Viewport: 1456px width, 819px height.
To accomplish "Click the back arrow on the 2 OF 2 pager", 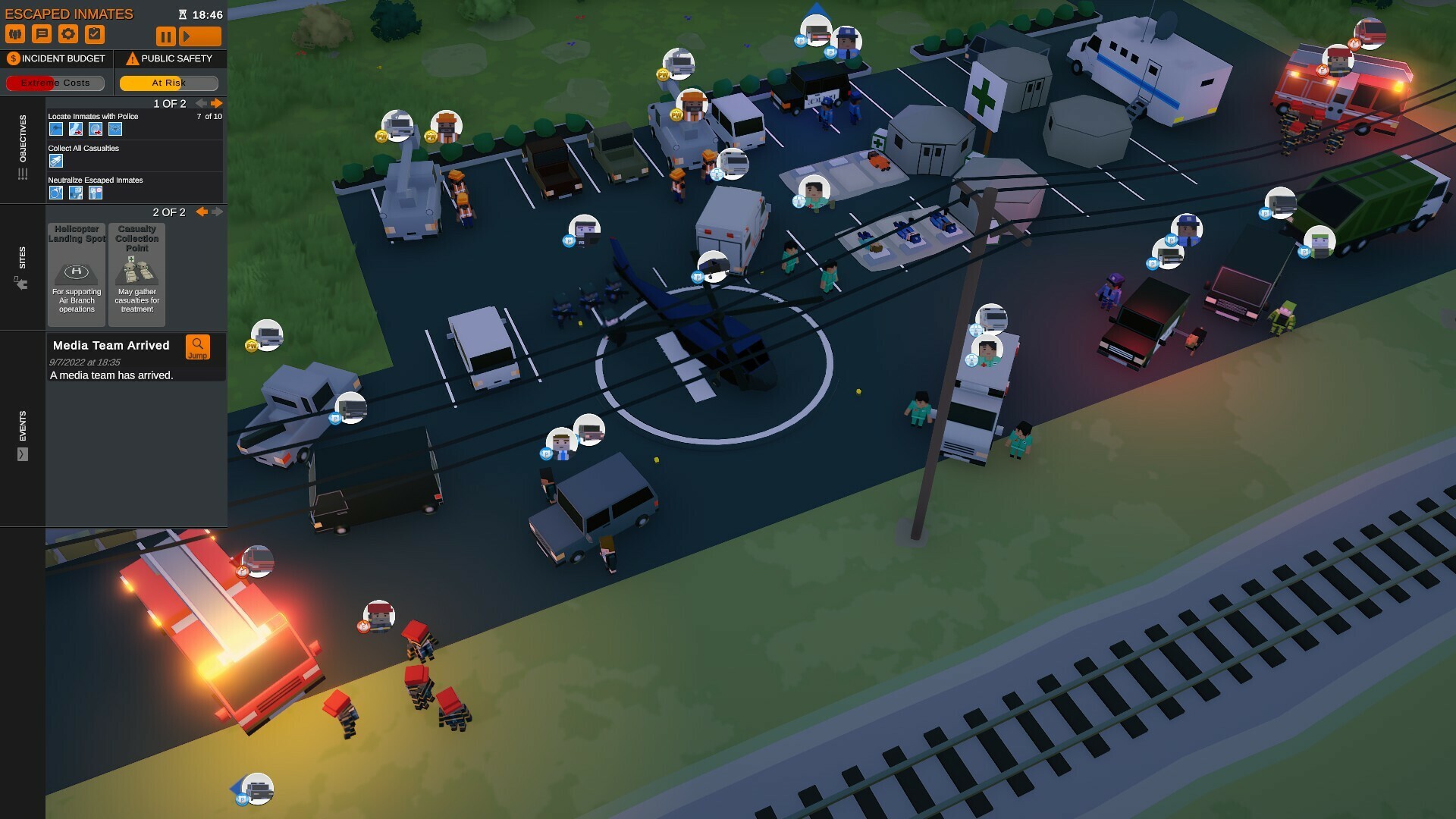I will pos(202,212).
